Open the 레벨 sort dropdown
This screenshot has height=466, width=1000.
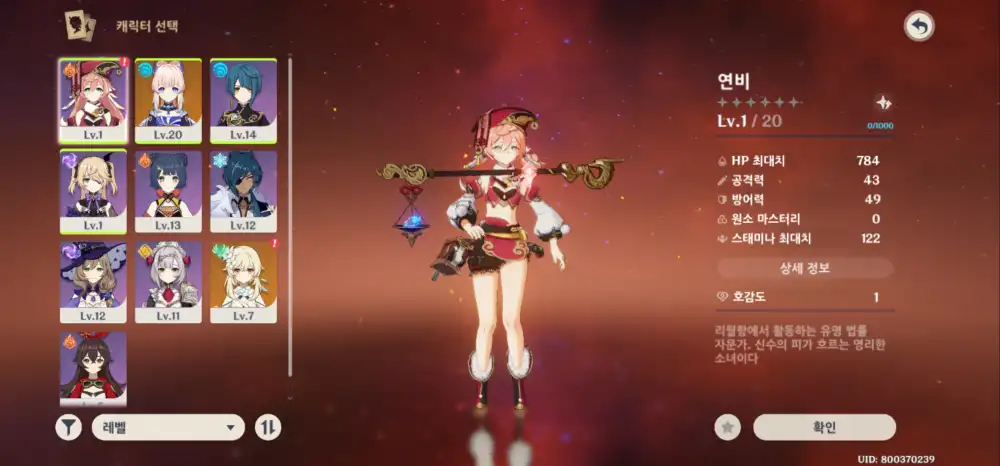(x=168, y=428)
